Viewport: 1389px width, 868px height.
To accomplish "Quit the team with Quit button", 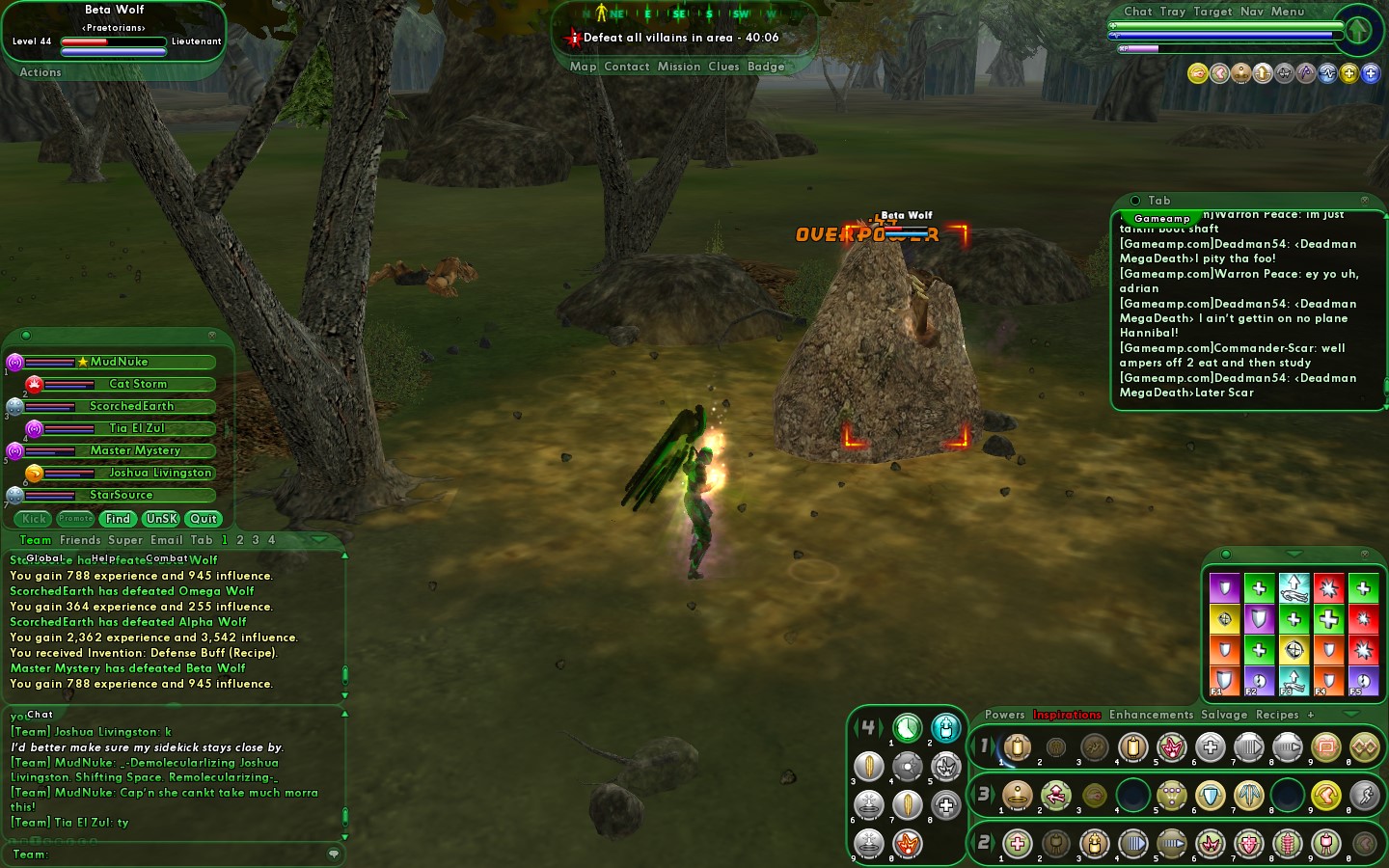I will point(204,519).
